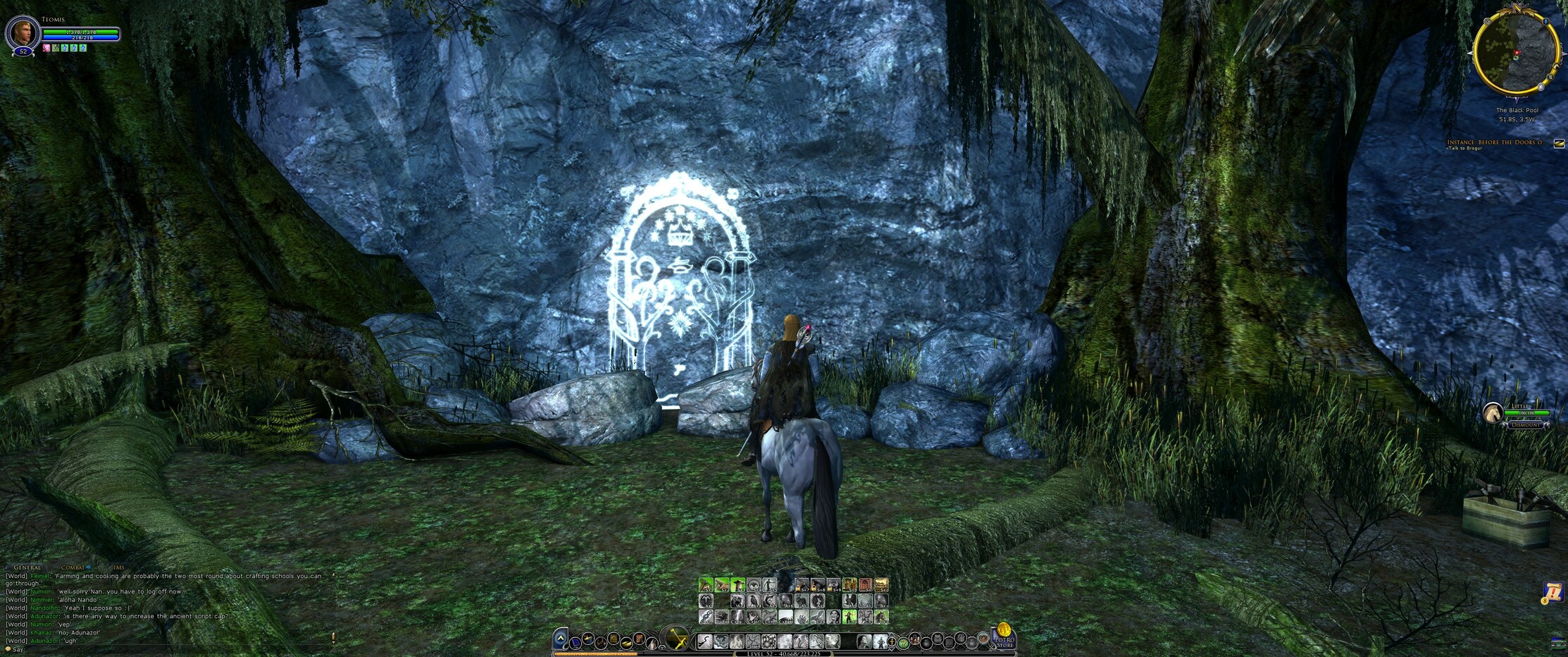Viewport: 1568px width, 657px height.
Task: Click the Tlomis character portrait
Action: (22, 33)
